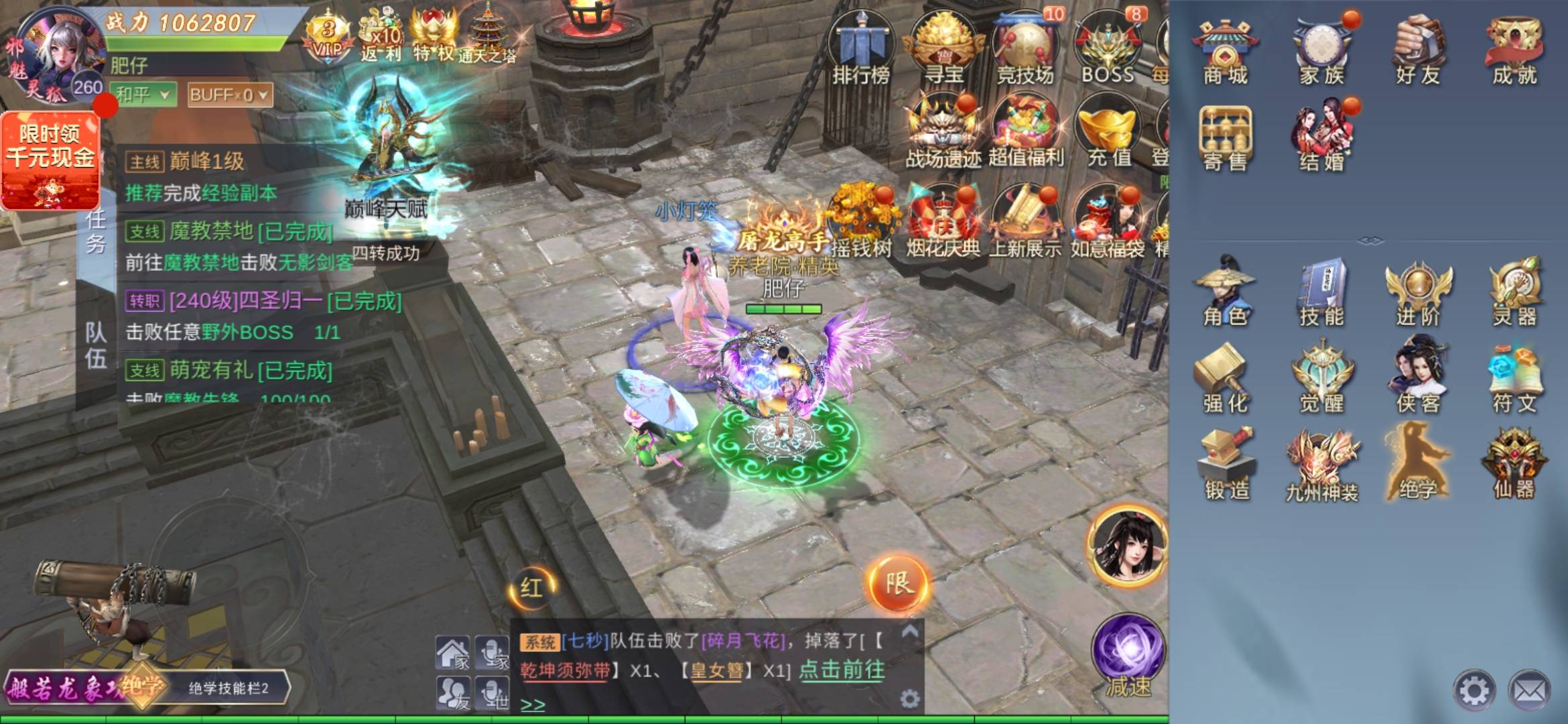Open the 结婚 marriage menu

point(1321,137)
